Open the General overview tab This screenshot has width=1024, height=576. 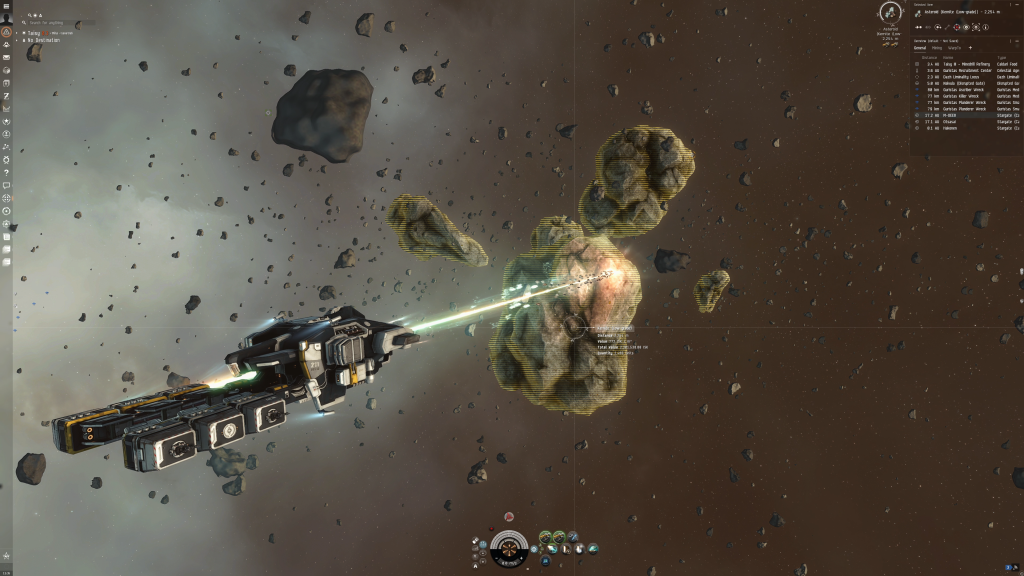[920, 47]
